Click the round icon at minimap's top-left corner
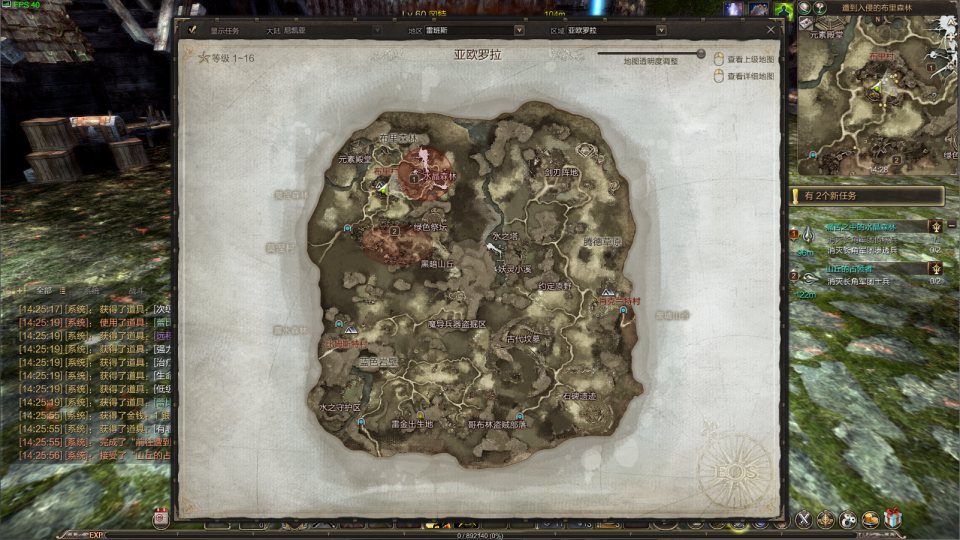960x540 pixels. click(x=805, y=8)
